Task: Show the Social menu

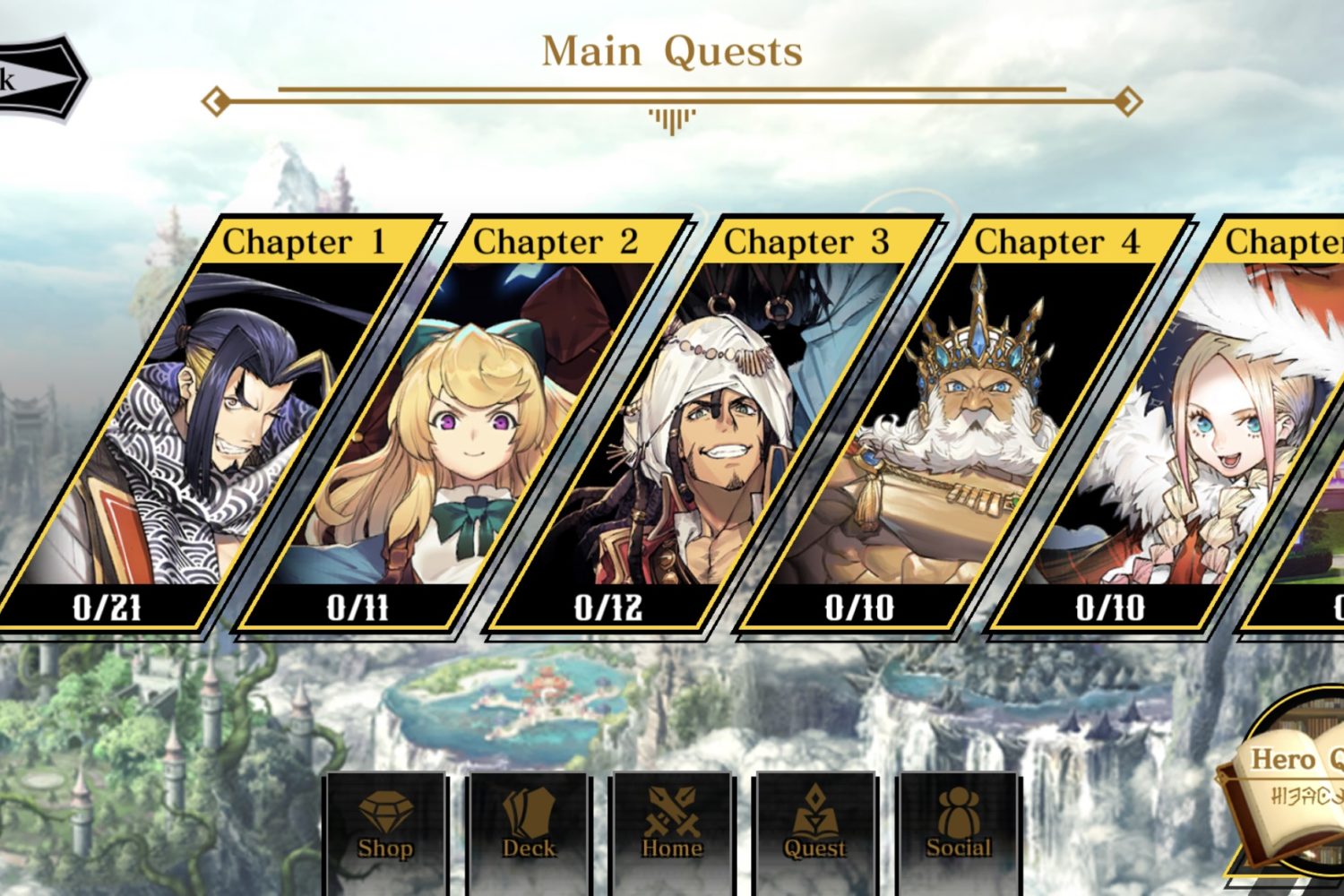Action: click(958, 824)
